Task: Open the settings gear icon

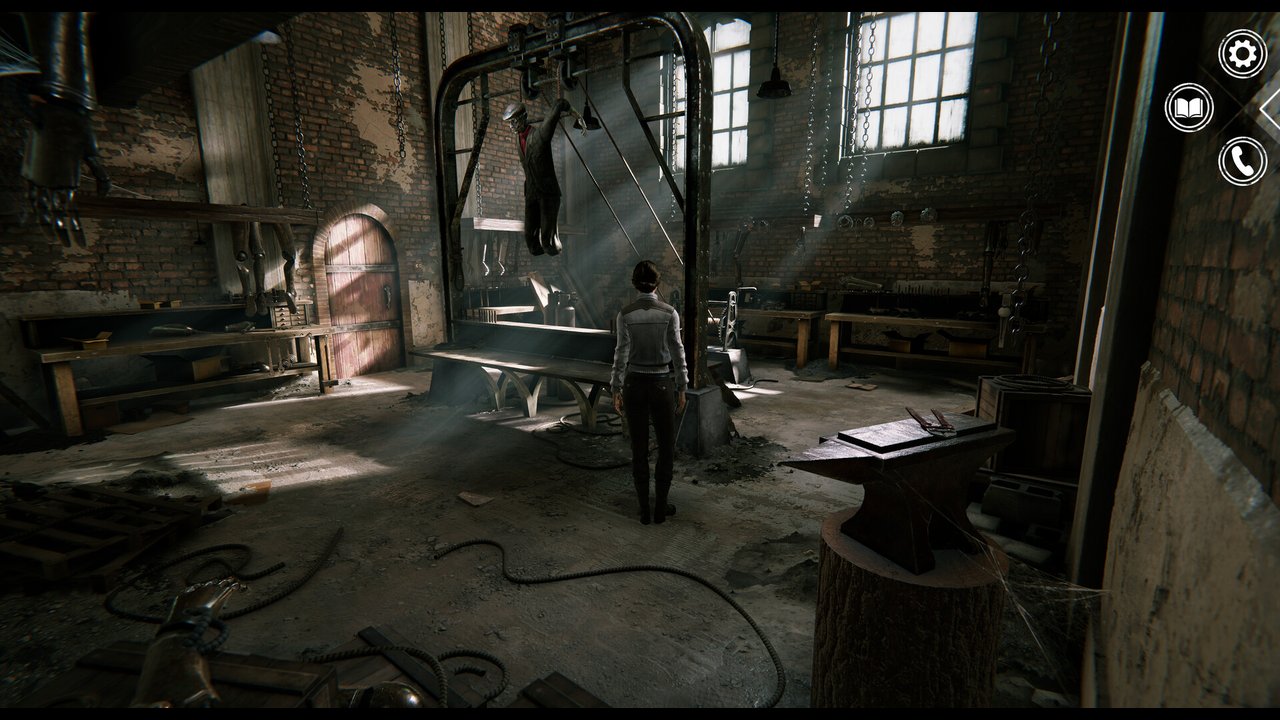Action: [1242, 54]
